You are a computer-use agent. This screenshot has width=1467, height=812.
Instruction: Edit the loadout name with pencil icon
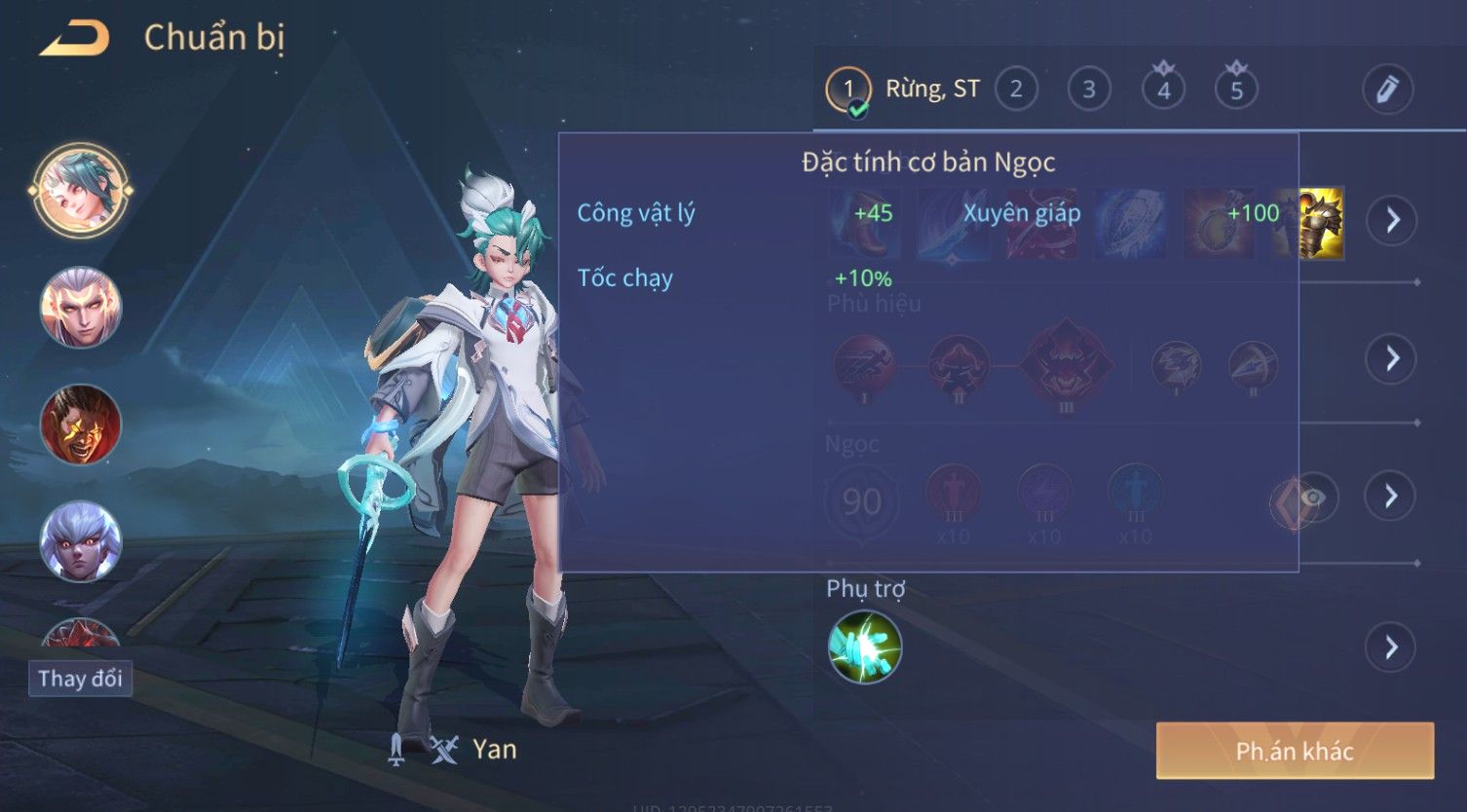click(x=1387, y=90)
